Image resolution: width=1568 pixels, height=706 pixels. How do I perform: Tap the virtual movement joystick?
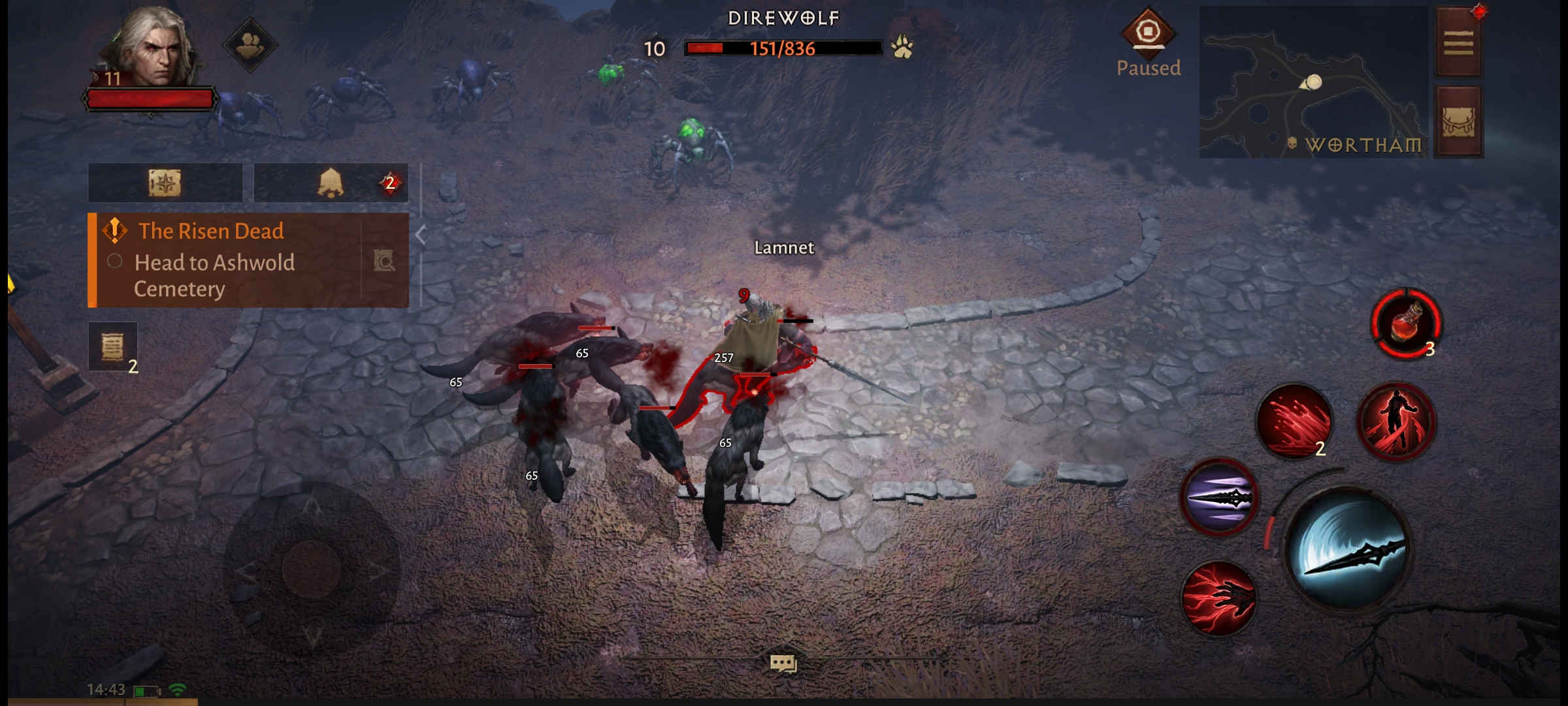click(x=312, y=568)
